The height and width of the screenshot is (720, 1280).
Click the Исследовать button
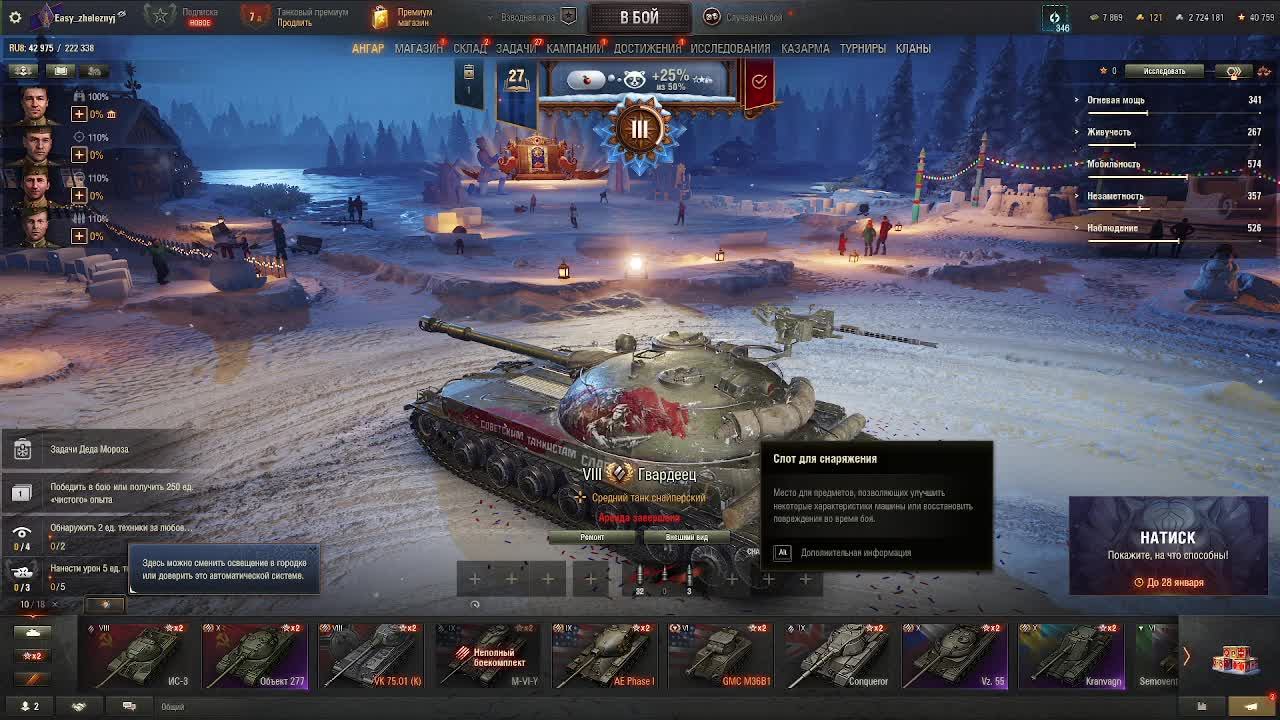click(x=1164, y=71)
